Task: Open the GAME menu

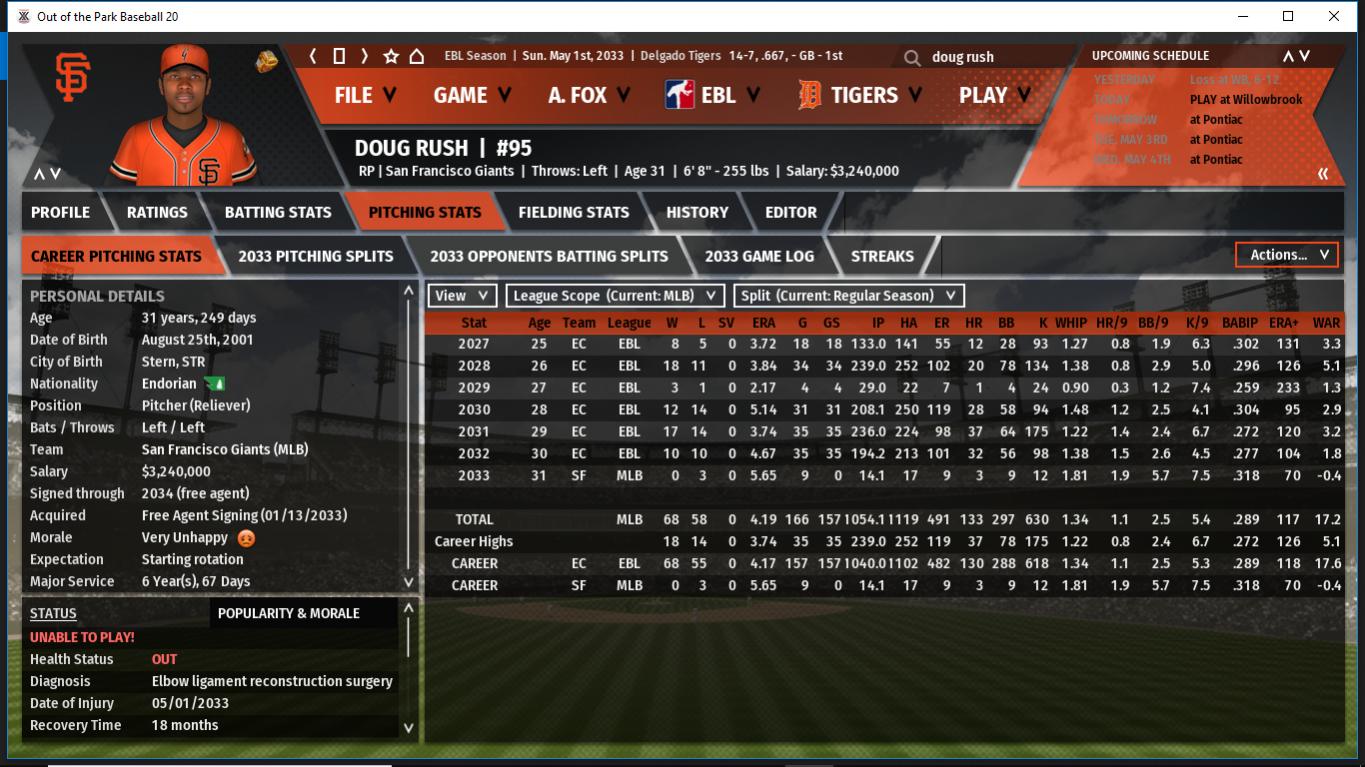Action: pyautogui.click(x=472, y=95)
